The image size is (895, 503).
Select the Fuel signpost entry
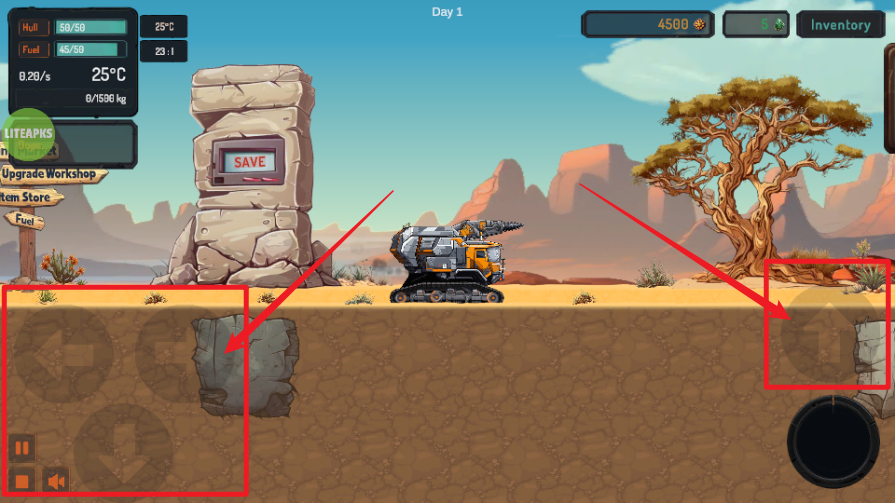coord(24,218)
